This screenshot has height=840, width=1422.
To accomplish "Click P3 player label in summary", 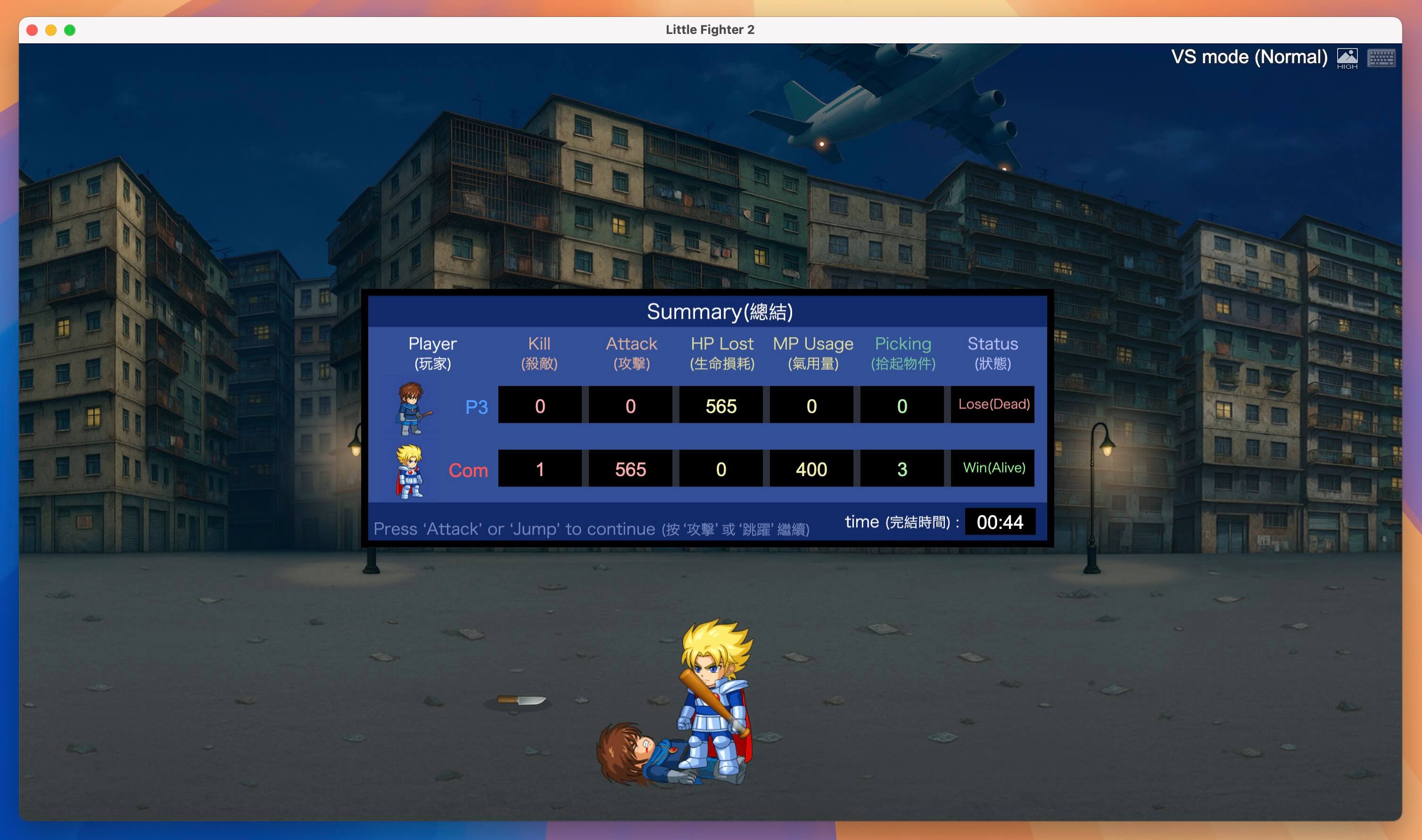I will (477, 406).
